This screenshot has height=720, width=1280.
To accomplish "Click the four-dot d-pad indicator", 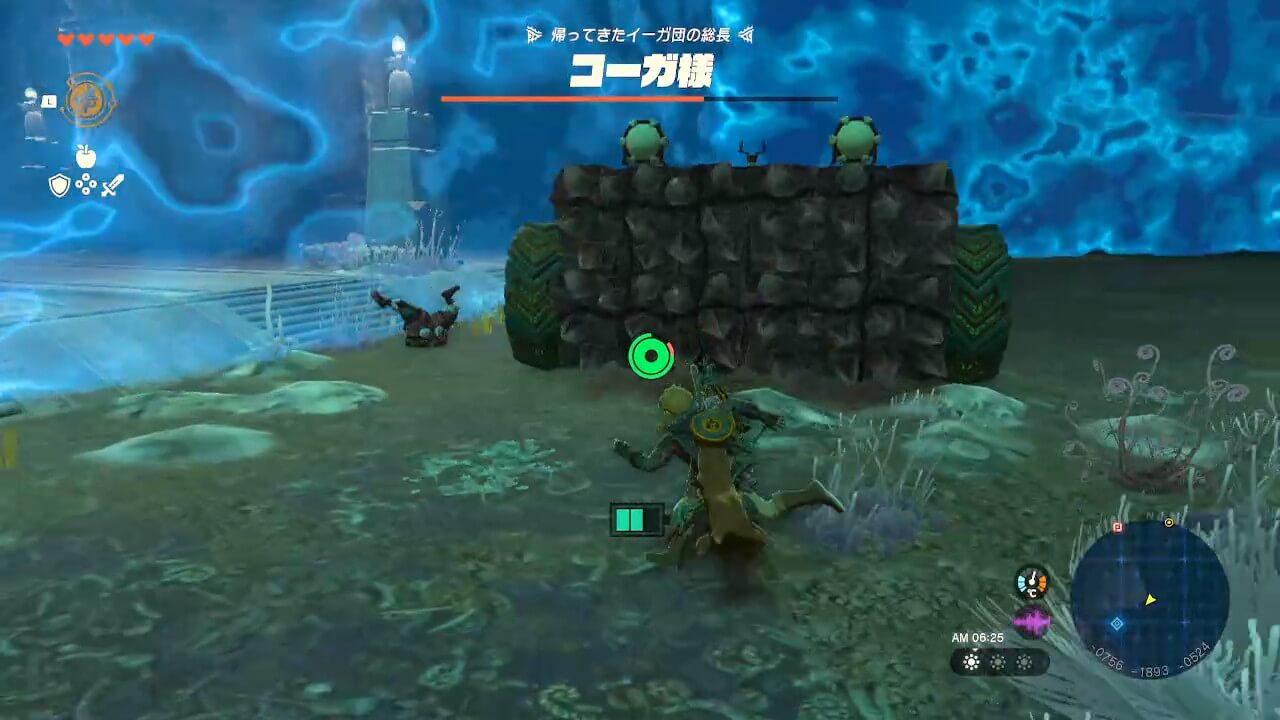I will click(x=85, y=185).
